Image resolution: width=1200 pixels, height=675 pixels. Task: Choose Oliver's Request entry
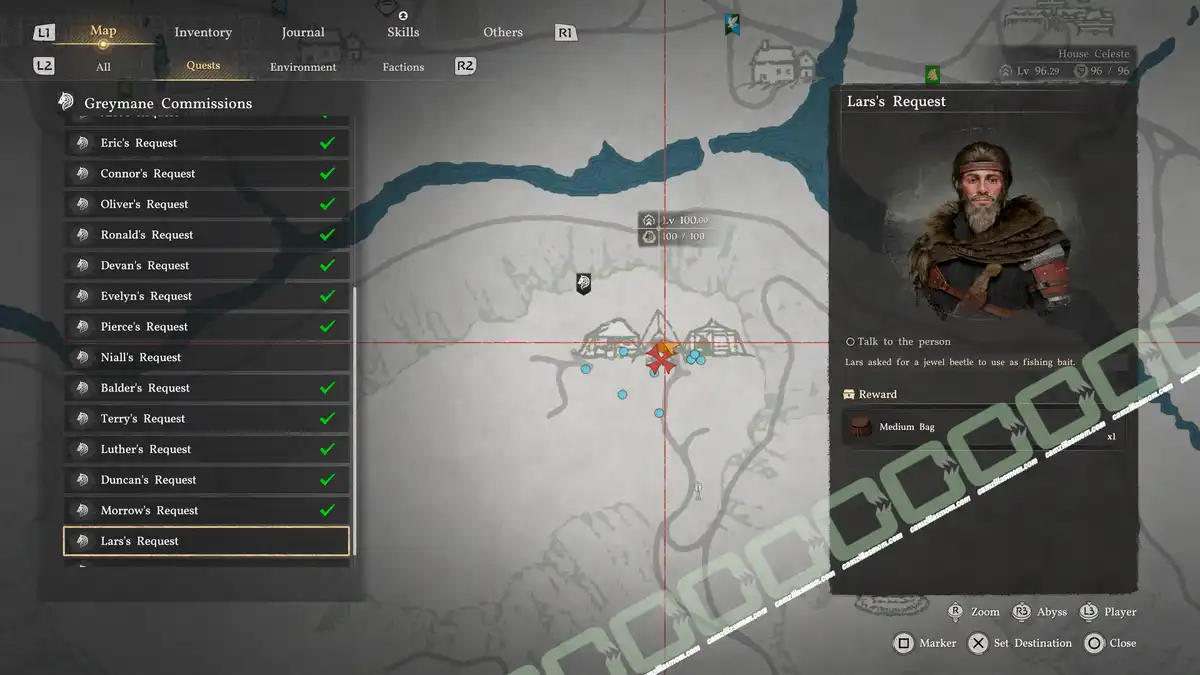[x=207, y=204]
